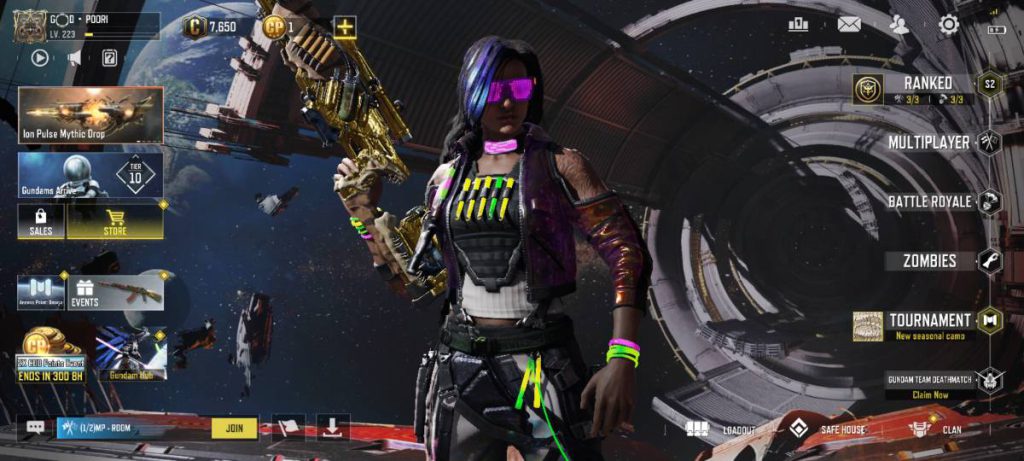1024x461 pixels.
Task: View the leaderboard podium icon
Action: pyautogui.click(x=798, y=25)
